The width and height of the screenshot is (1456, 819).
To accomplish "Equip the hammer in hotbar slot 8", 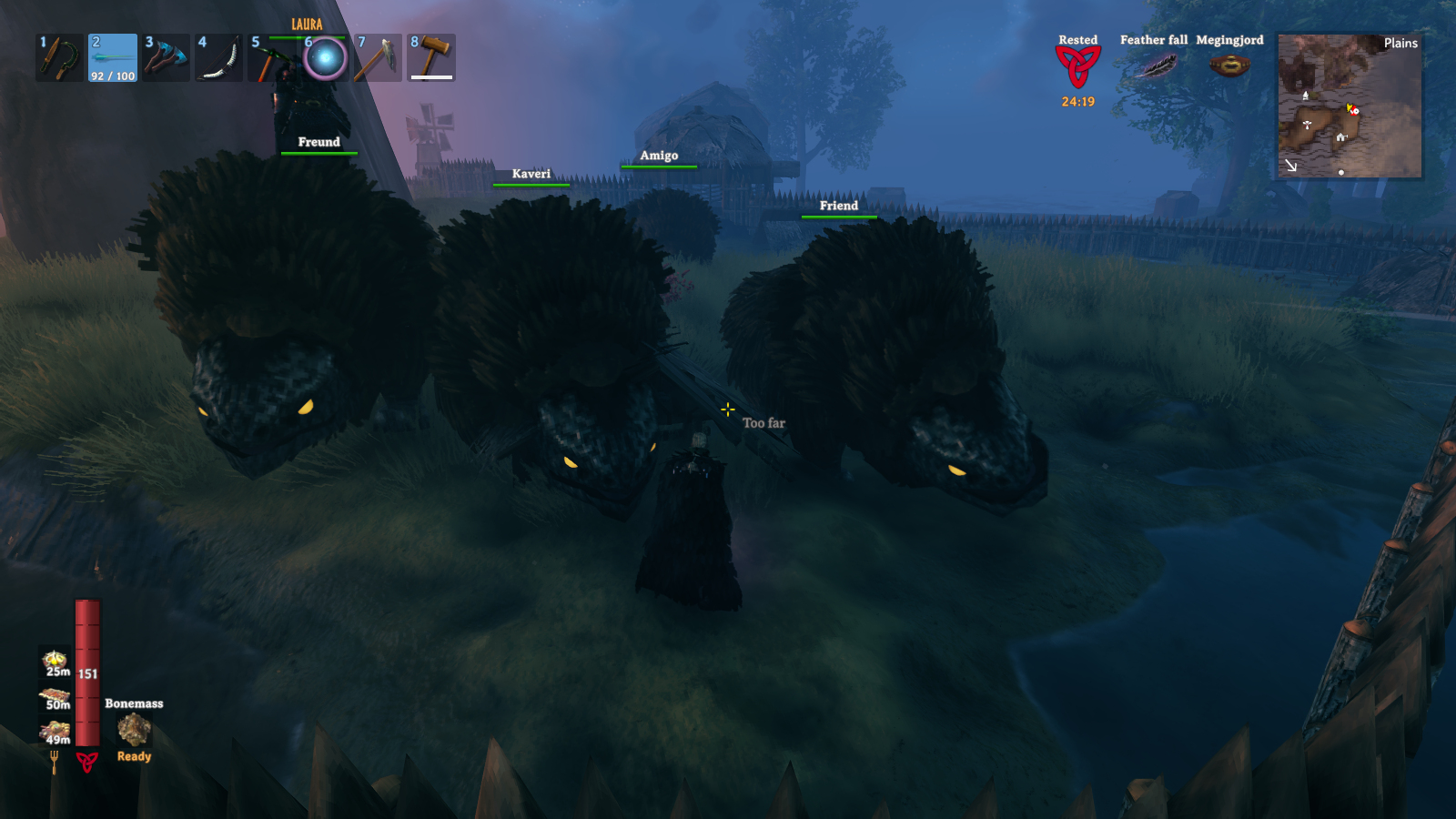I will pos(431,58).
